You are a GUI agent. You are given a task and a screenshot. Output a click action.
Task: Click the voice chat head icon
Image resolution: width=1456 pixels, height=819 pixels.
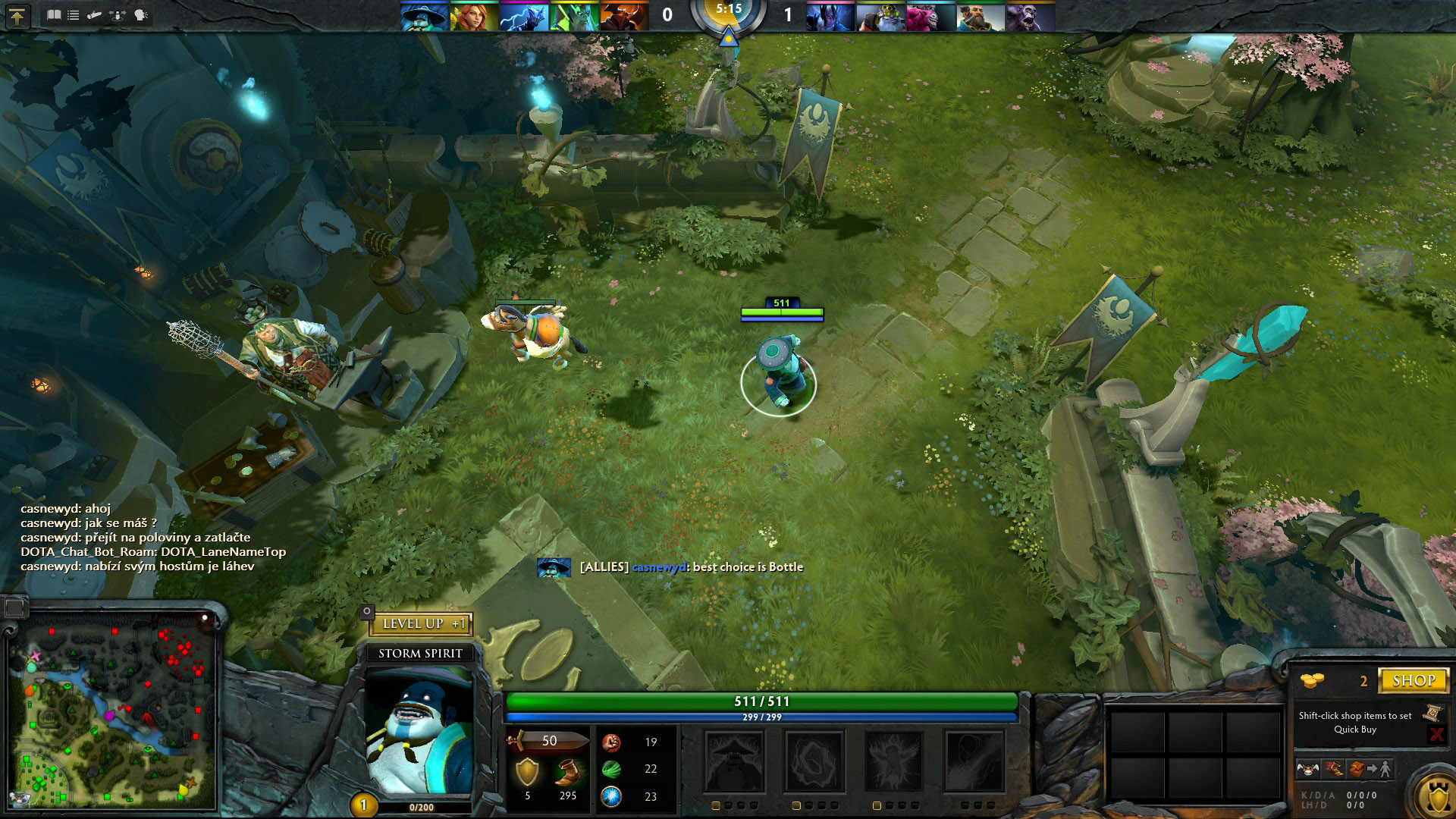(140, 14)
